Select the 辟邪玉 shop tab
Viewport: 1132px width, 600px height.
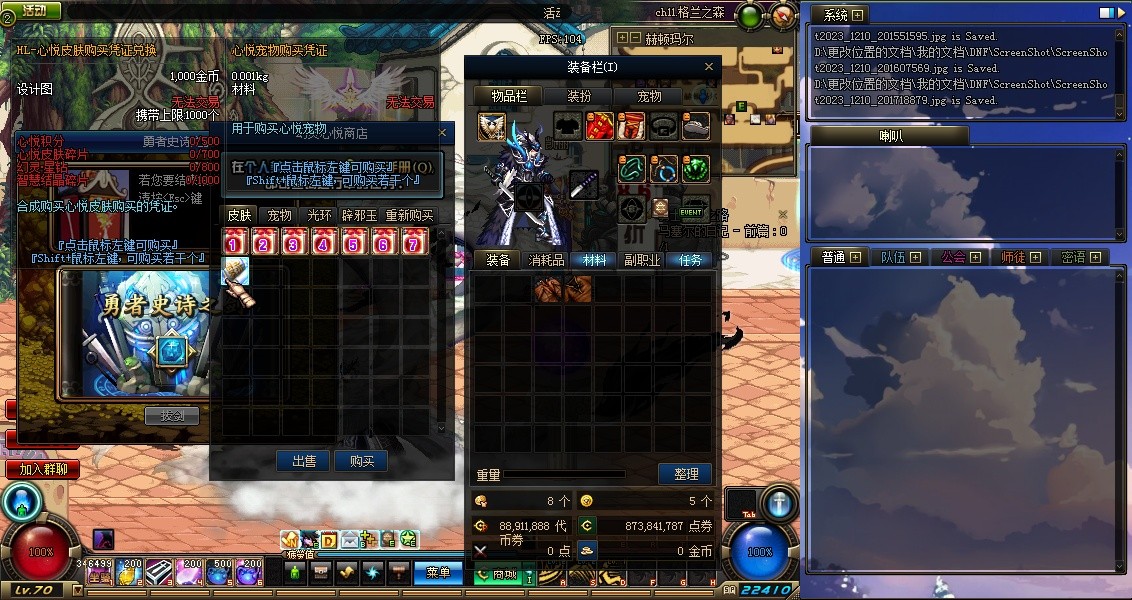tap(360, 215)
